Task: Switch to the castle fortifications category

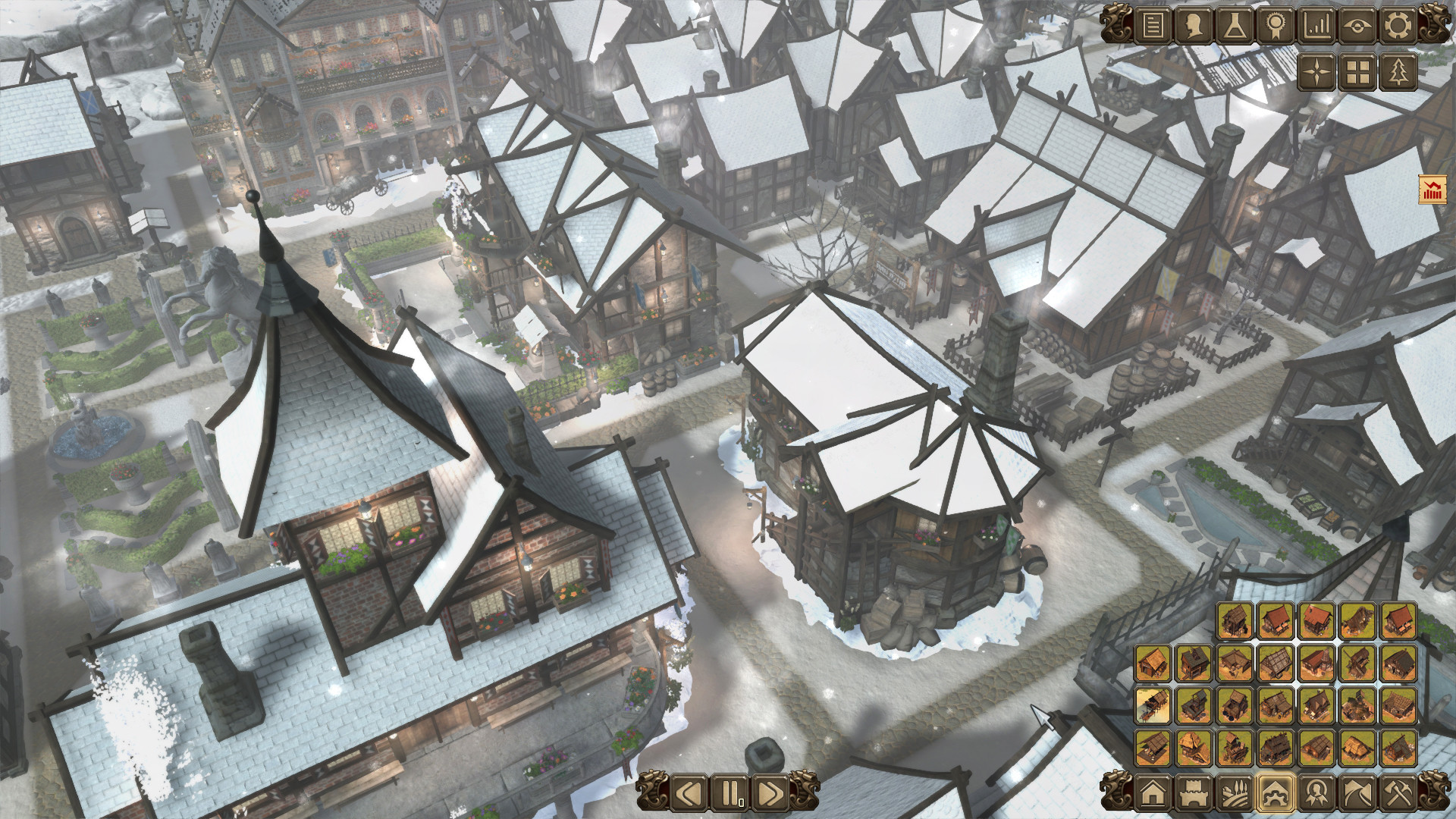Action: 1193,793
